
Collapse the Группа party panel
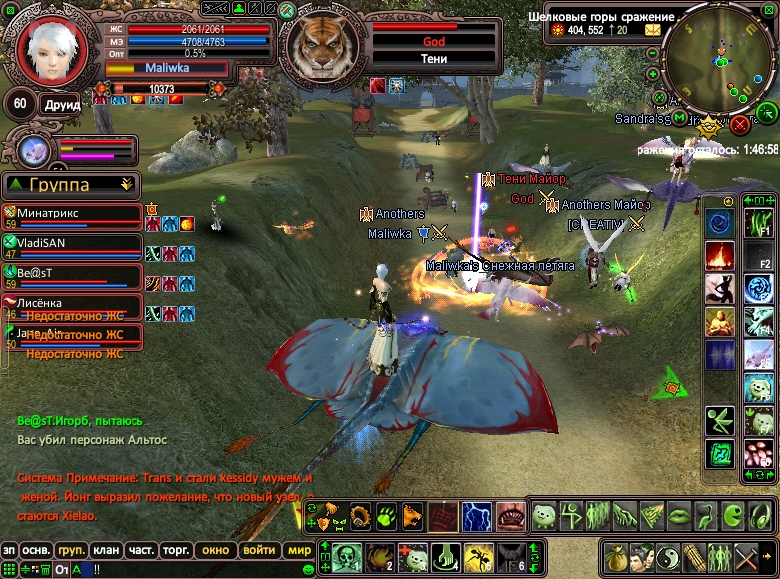coord(126,184)
